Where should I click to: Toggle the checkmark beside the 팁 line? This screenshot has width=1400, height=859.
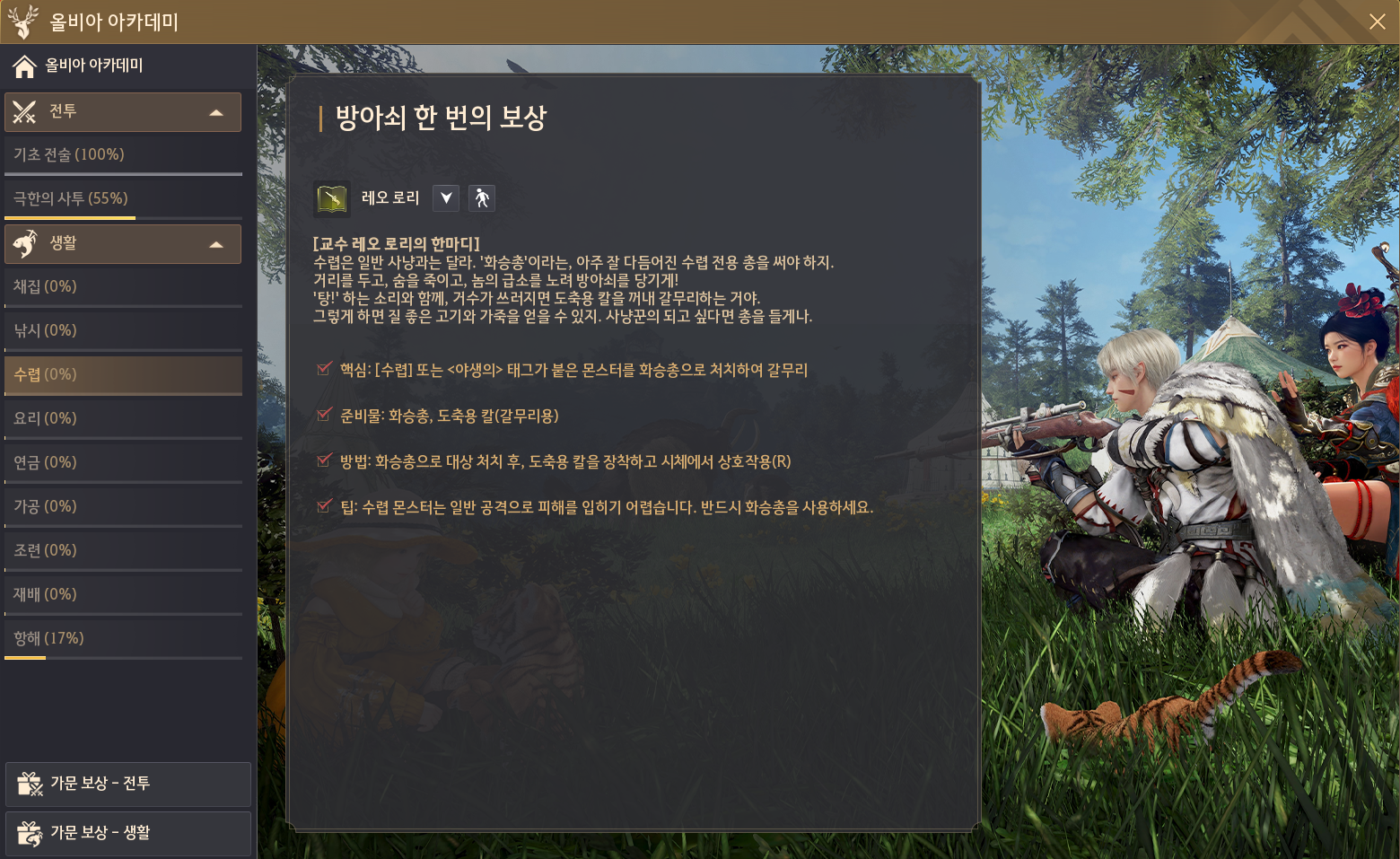(x=324, y=505)
